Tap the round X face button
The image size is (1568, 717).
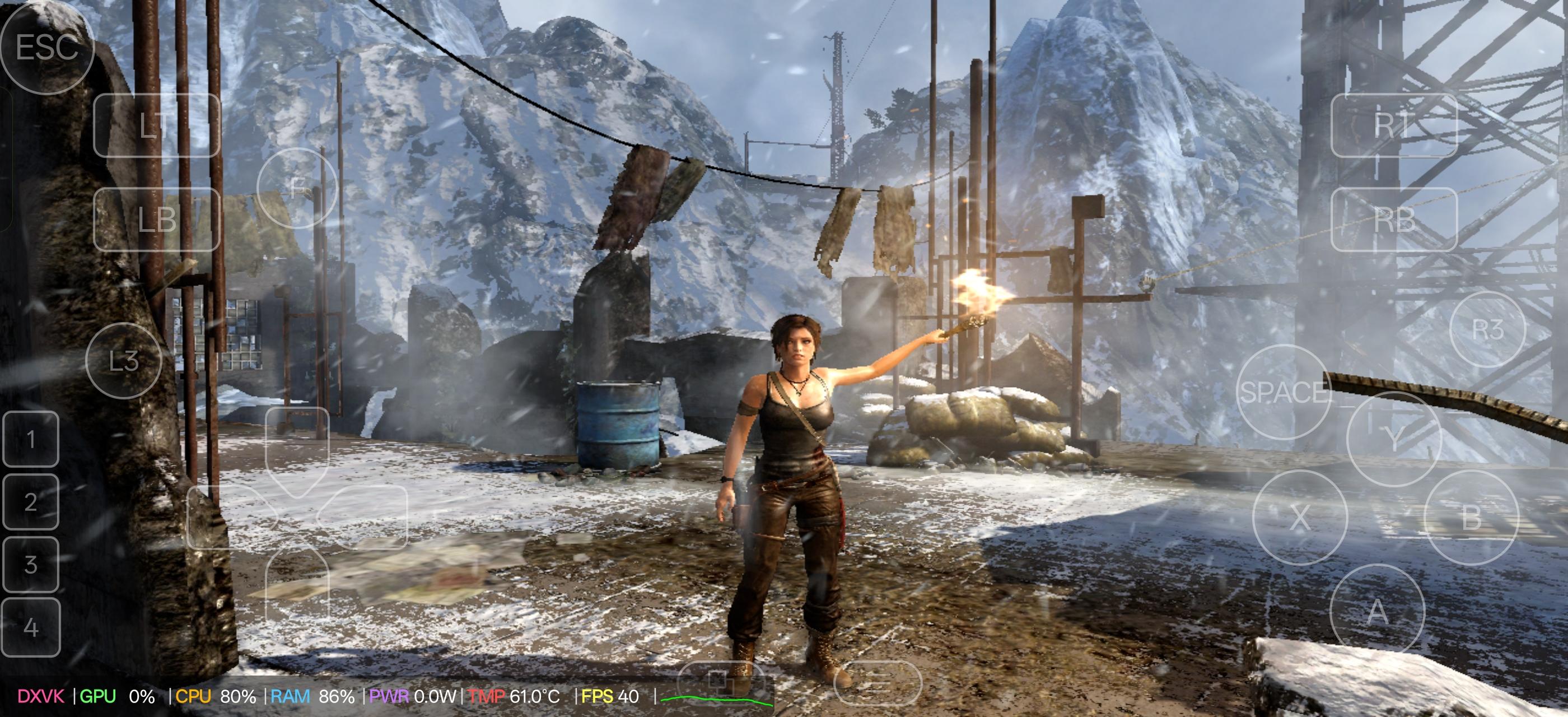(x=1300, y=518)
